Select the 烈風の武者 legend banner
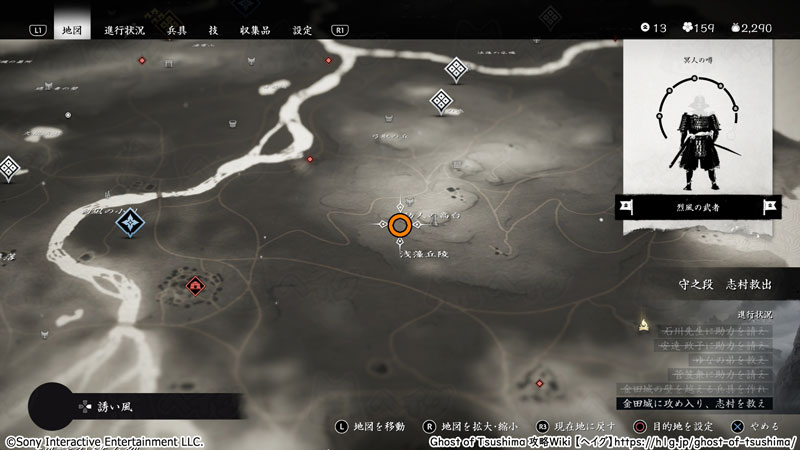The height and width of the screenshot is (450, 800). click(698, 207)
